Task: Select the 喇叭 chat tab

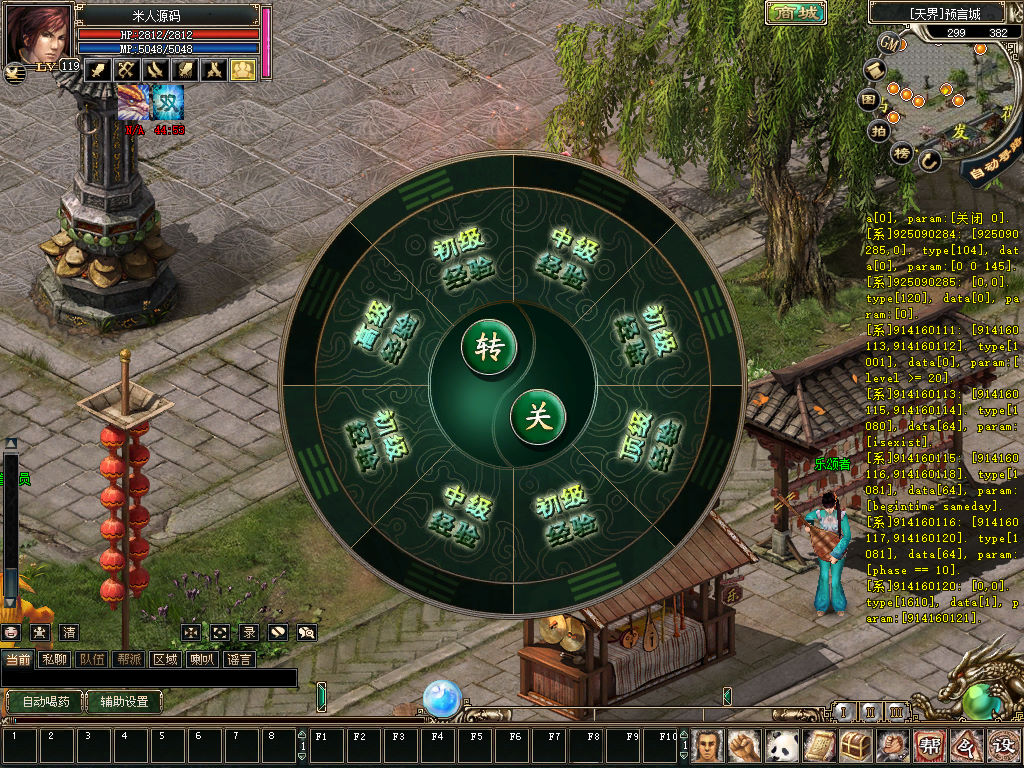Action: click(x=201, y=659)
